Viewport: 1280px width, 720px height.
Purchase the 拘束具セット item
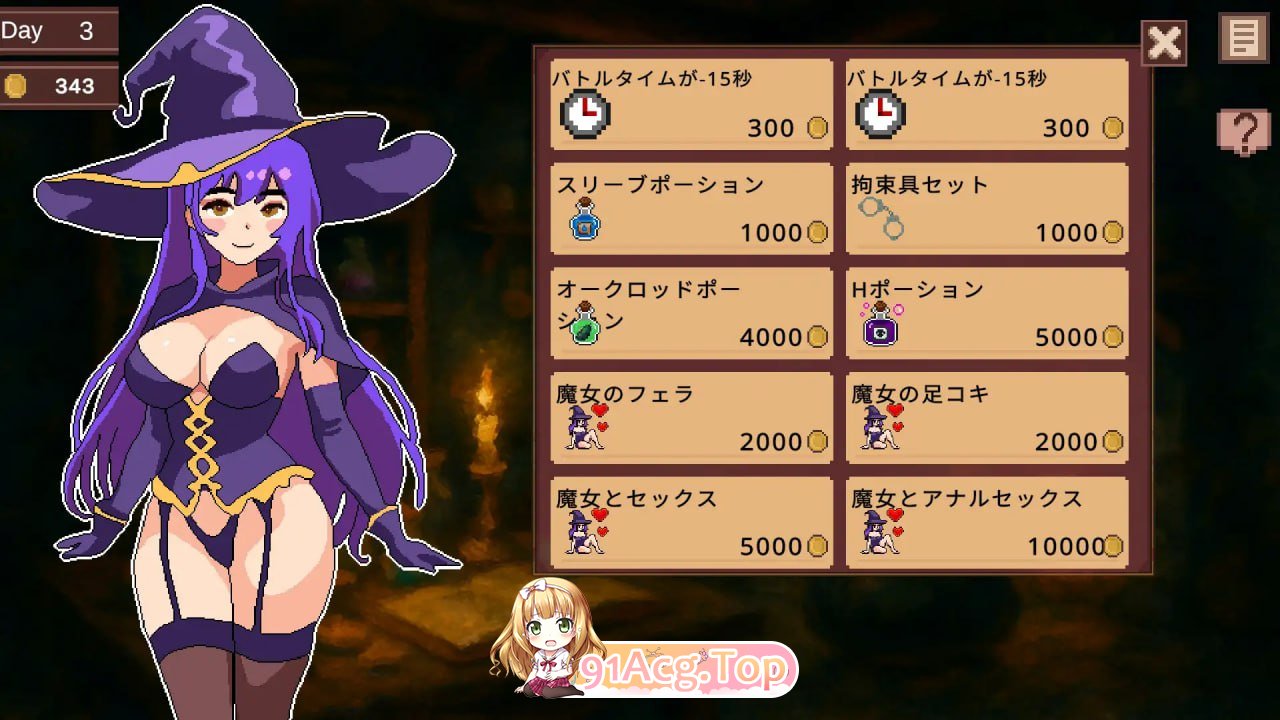(x=986, y=207)
